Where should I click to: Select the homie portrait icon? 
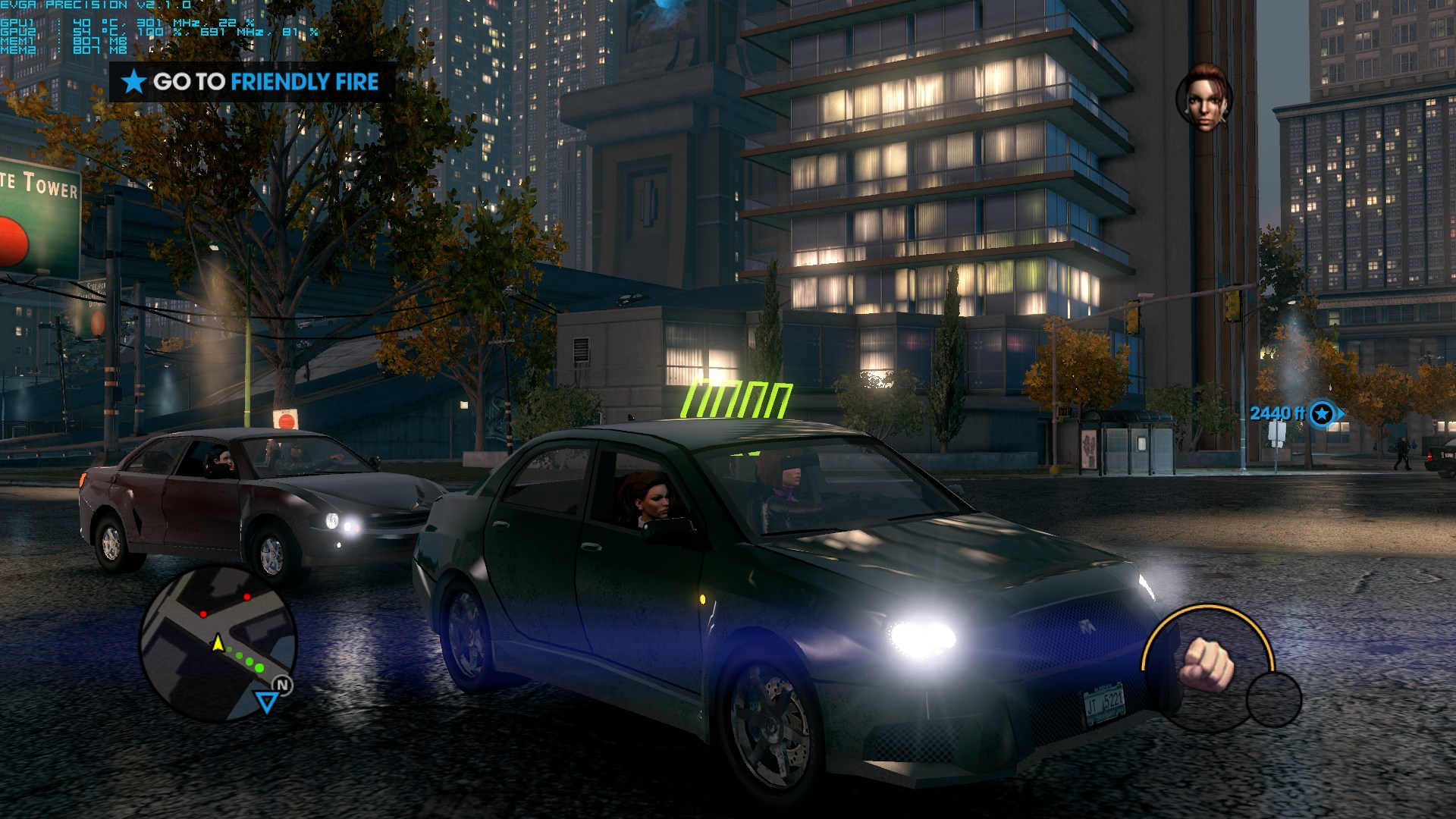point(1203,98)
